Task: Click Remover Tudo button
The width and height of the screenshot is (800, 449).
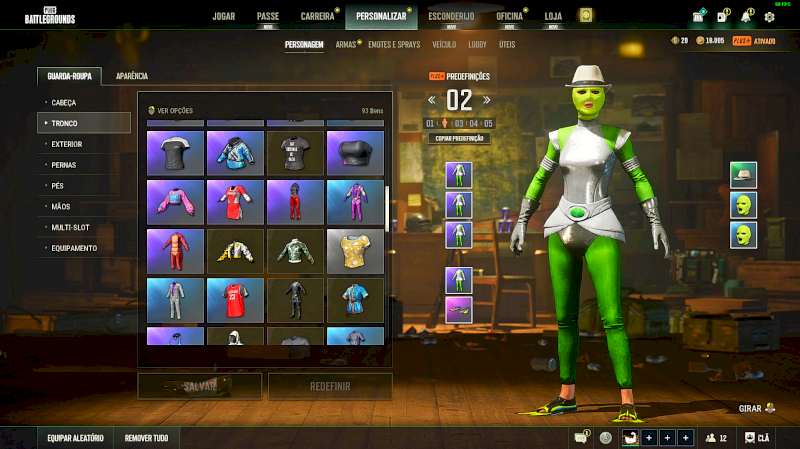Action: (x=146, y=438)
